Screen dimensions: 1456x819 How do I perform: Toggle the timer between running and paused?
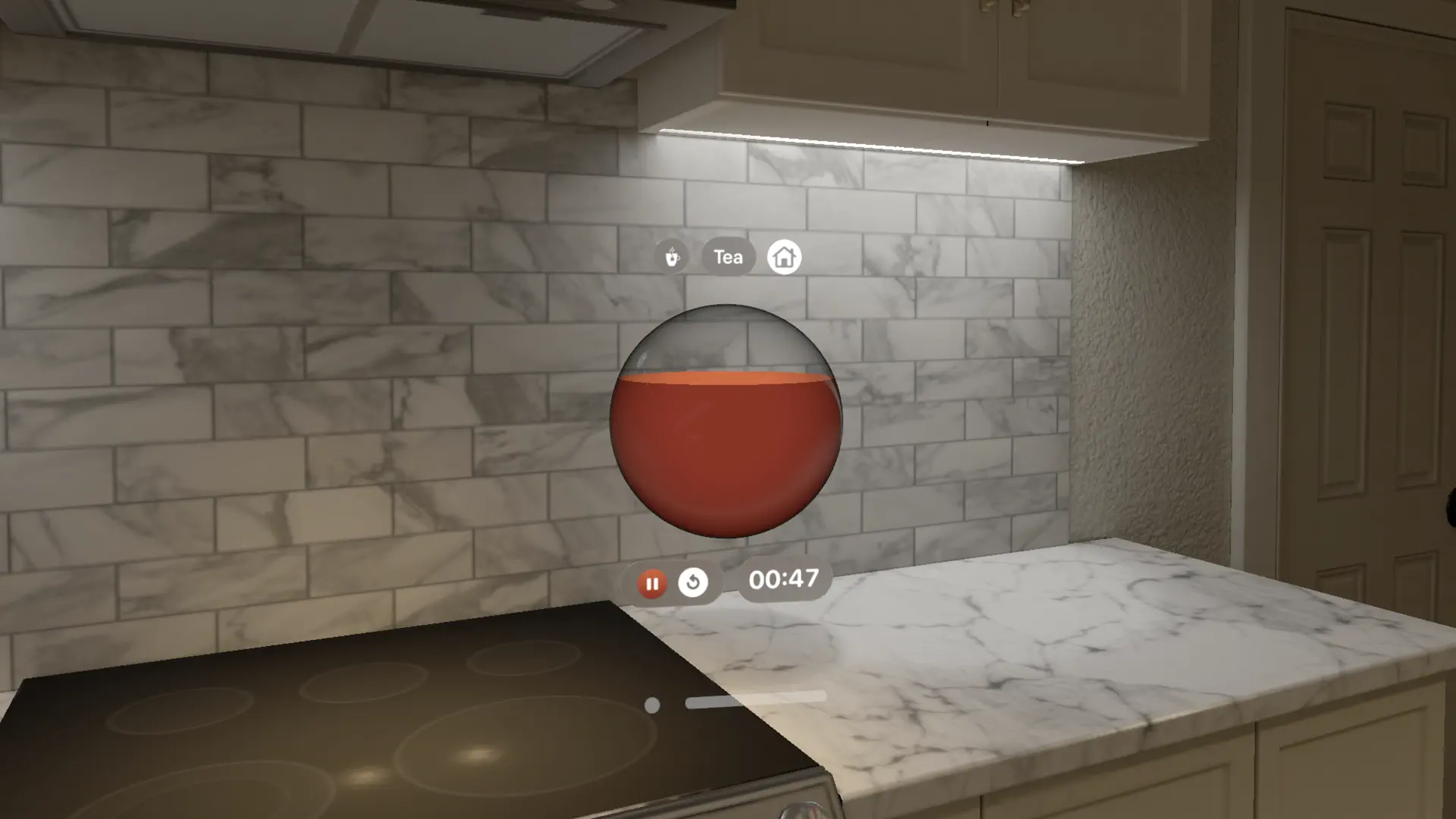(651, 582)
